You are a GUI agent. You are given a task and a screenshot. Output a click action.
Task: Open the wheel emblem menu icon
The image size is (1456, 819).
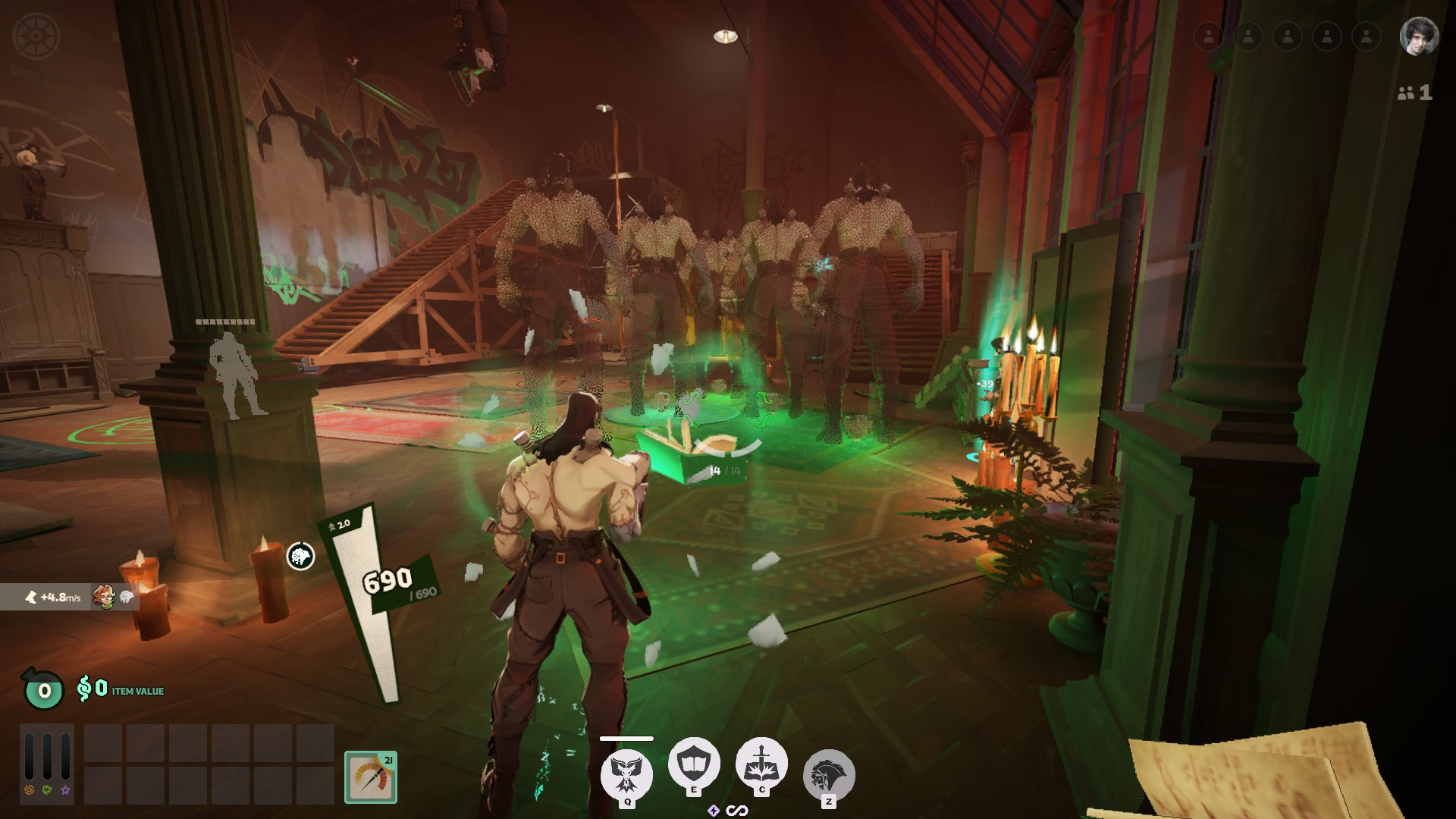click(36, 36)
